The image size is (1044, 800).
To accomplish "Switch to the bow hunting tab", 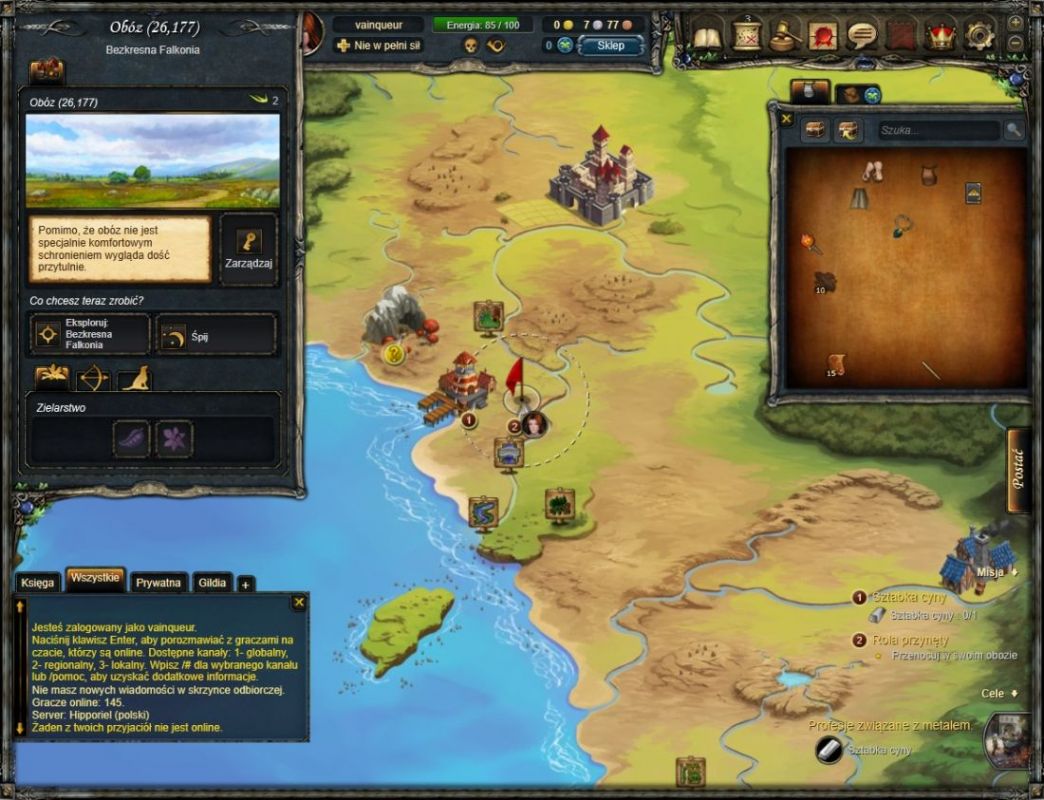I will 93,378.
